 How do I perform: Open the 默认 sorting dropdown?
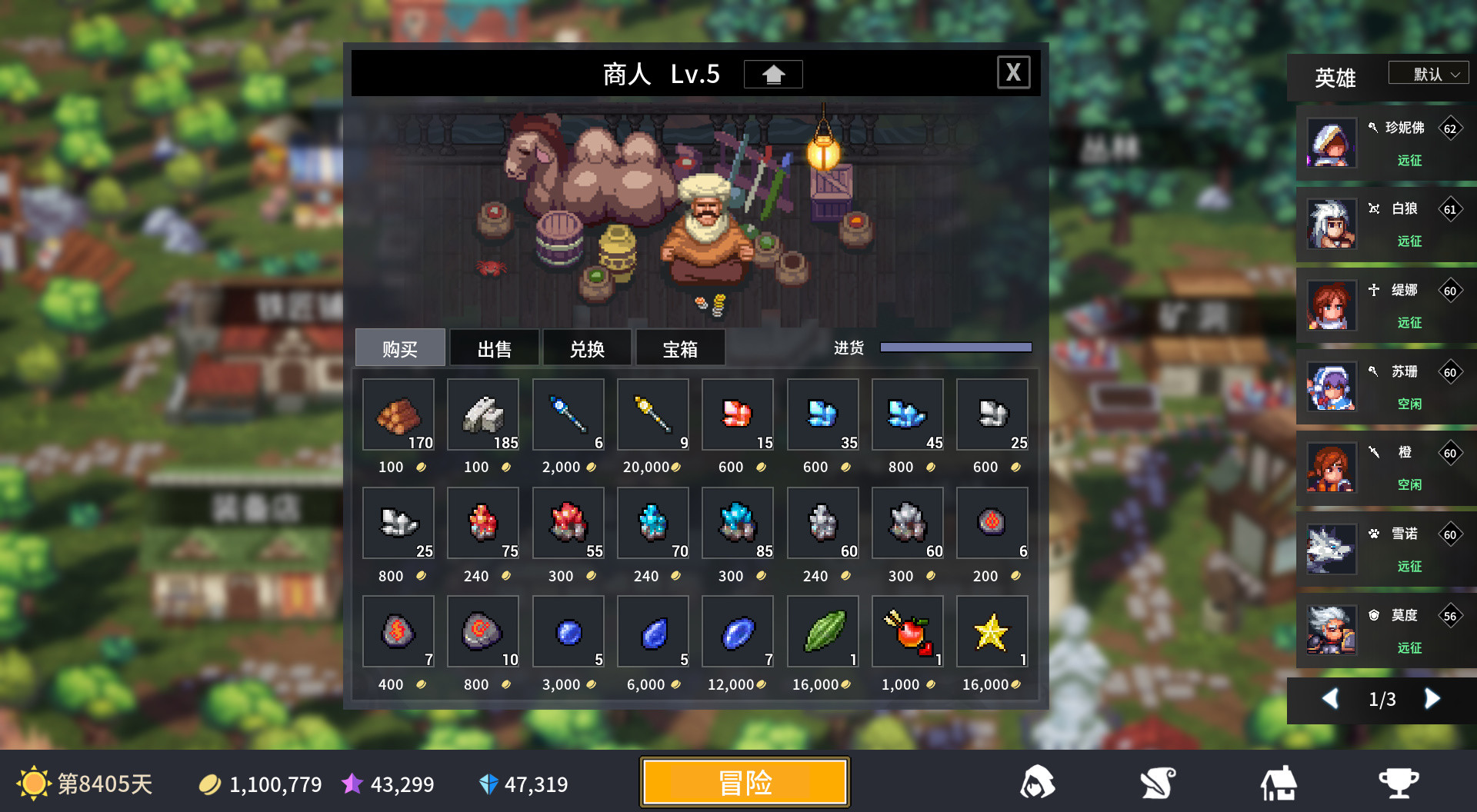click(x=1428, y=72)
